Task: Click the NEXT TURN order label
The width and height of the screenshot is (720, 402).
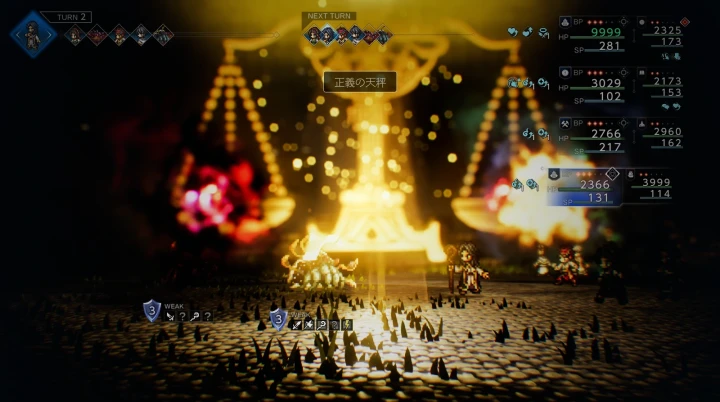Action: click(x=329, y=17)
